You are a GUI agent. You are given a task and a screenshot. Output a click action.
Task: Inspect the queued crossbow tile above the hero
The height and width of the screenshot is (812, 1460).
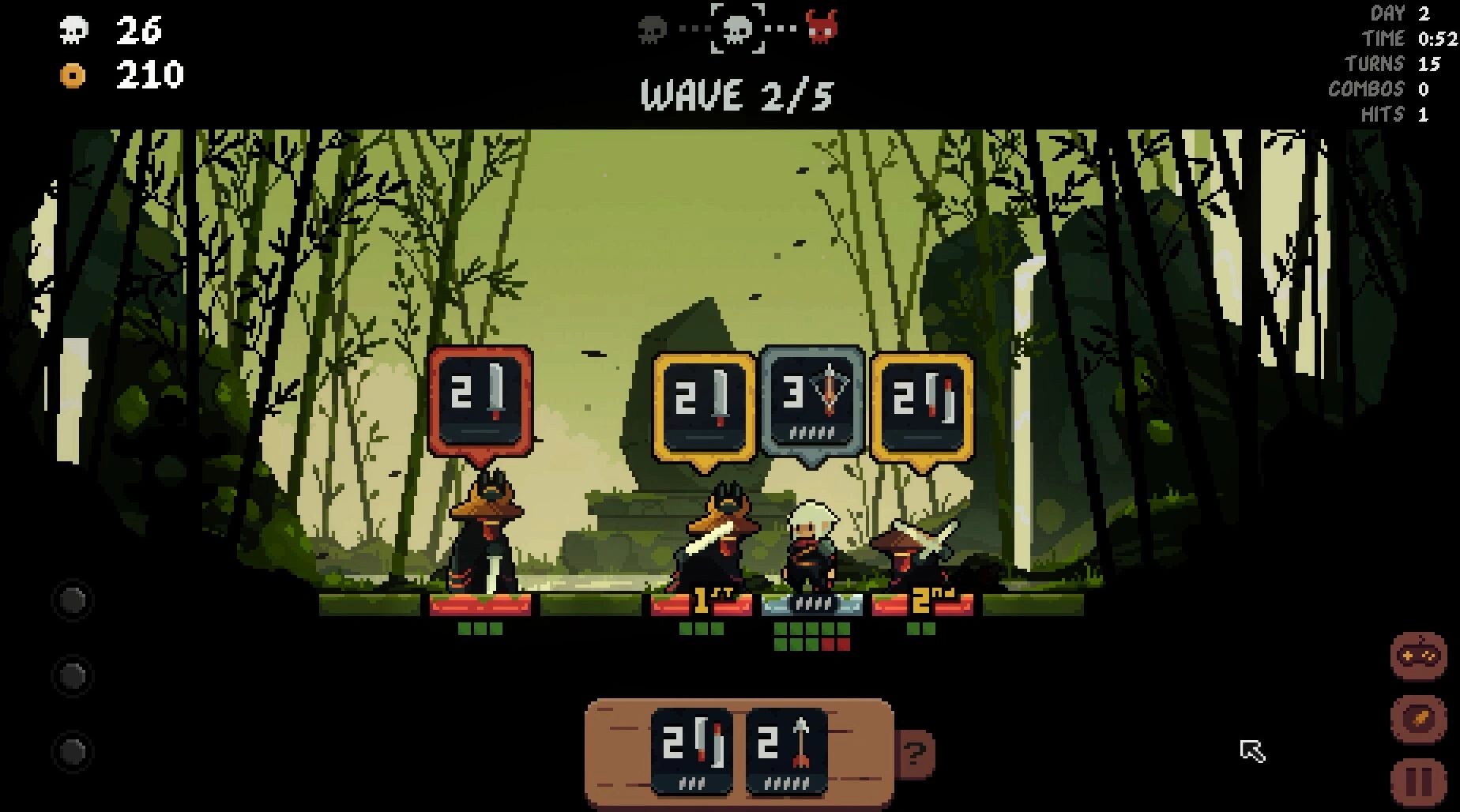(x=812, y=401)
